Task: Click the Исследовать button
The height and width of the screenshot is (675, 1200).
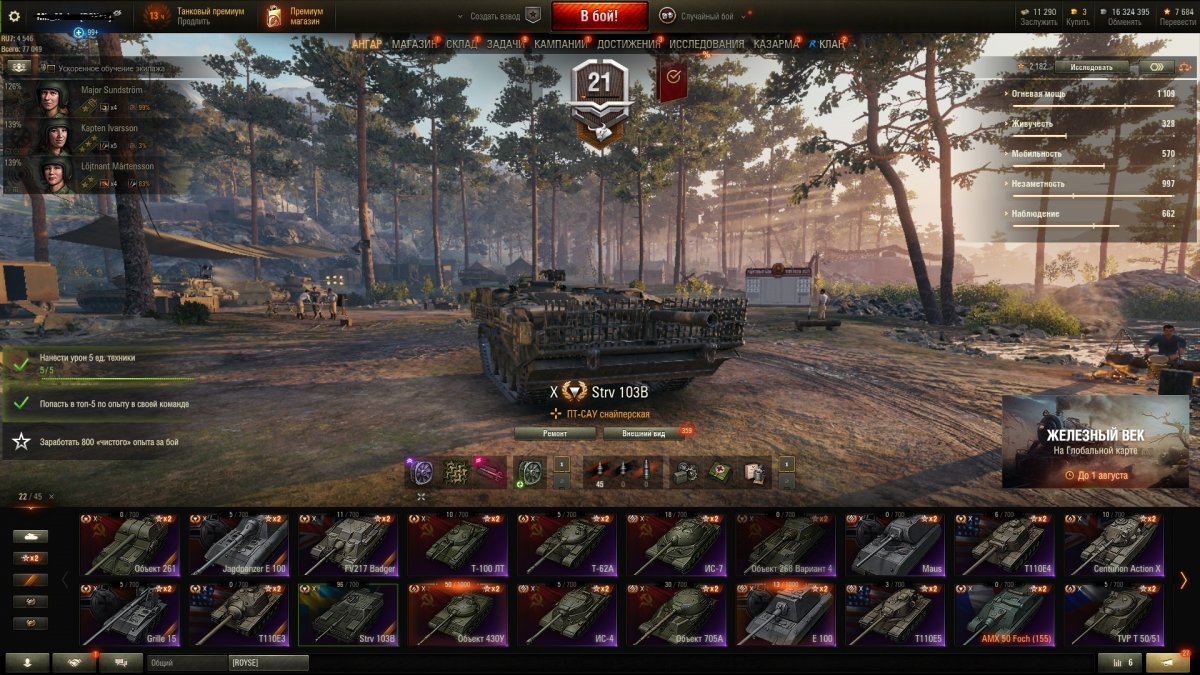Action: (1091, 67)
